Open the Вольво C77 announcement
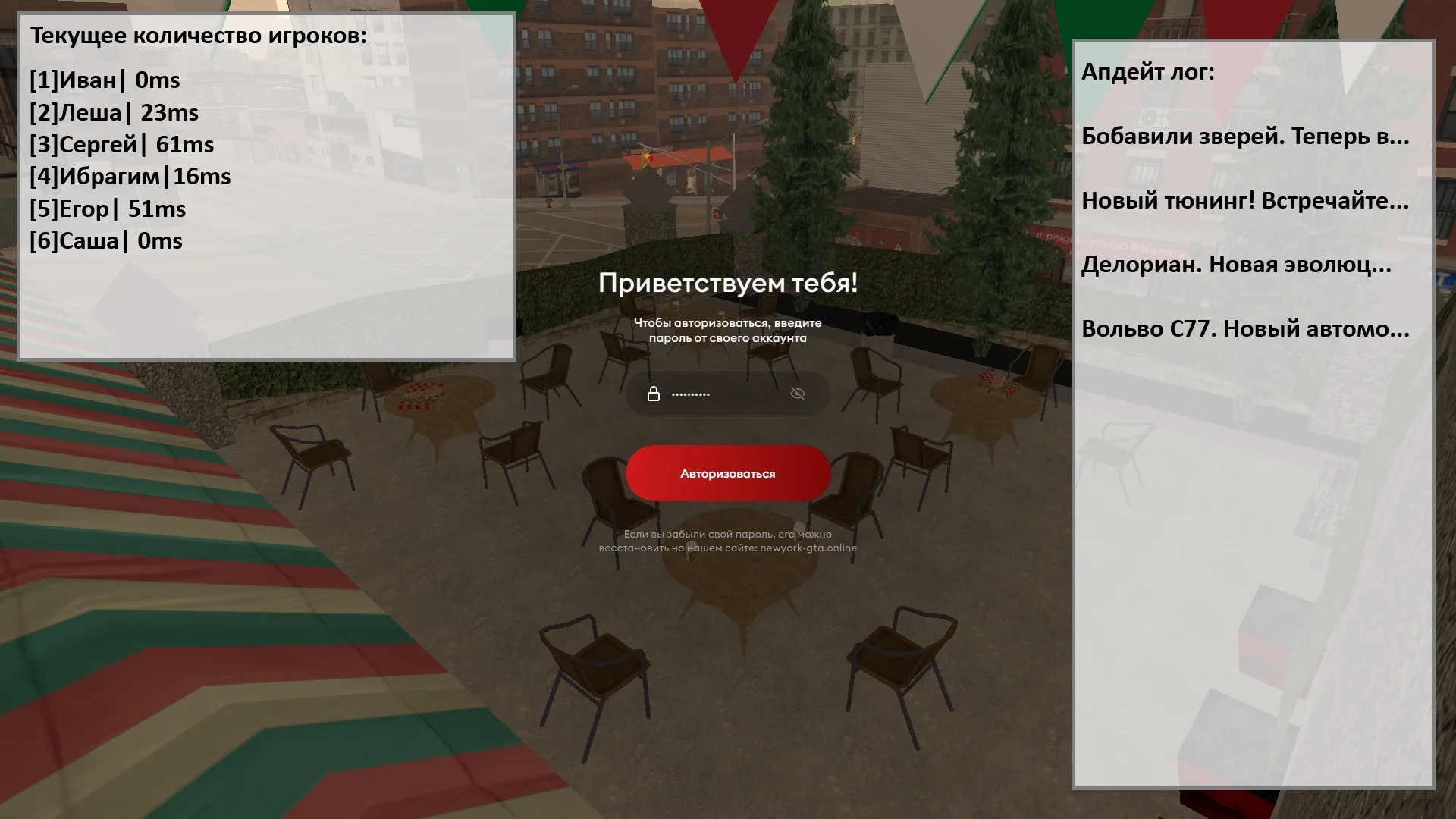 point(1246,331)
